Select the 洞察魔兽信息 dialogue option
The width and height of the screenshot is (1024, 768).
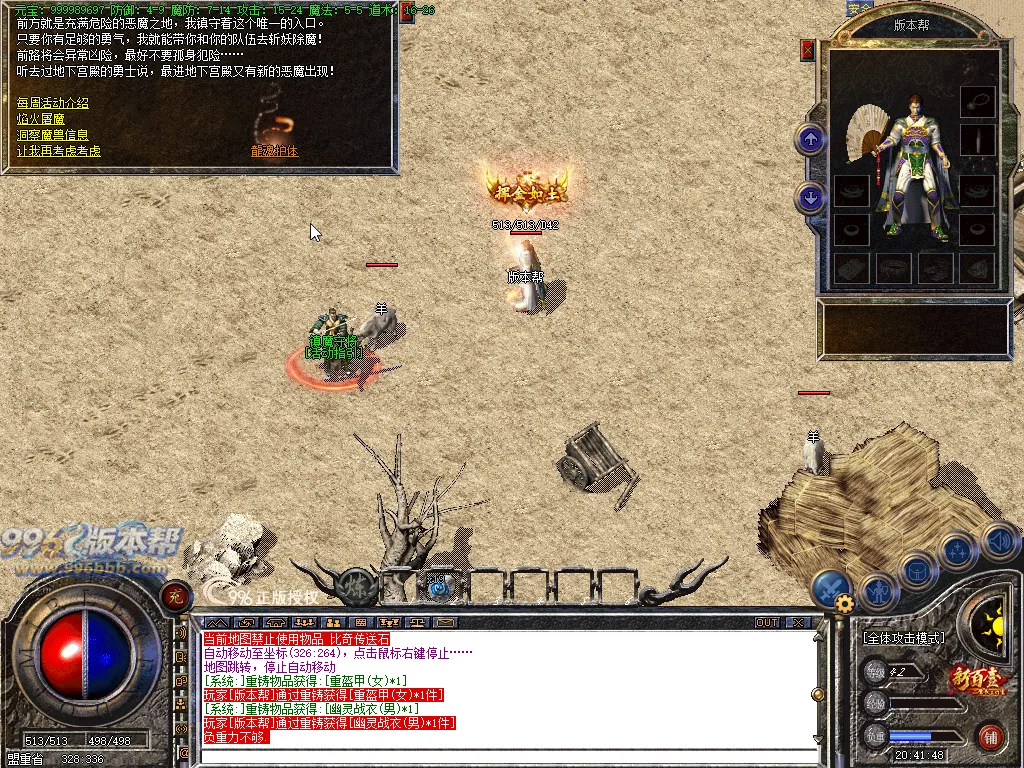click(53, 135)
